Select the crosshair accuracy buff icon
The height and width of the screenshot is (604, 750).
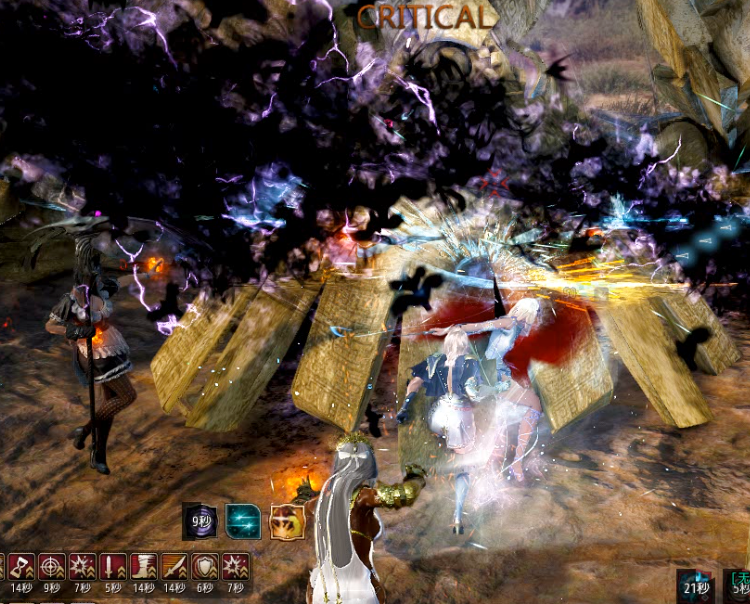pos(52,569)
